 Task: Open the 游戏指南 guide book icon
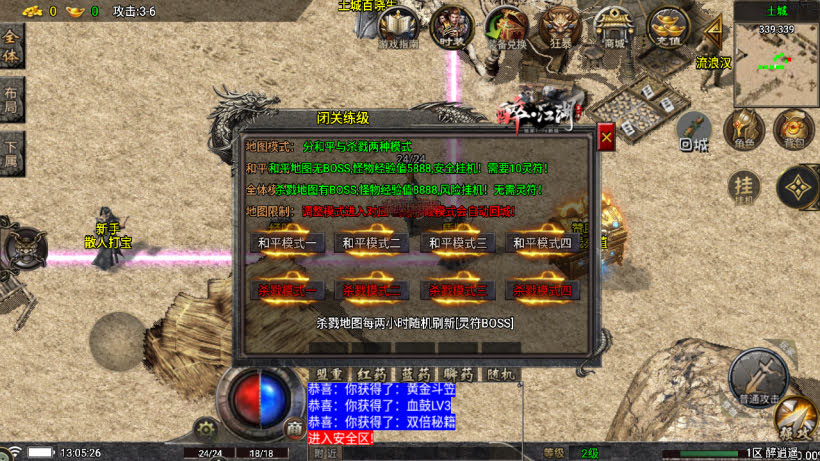(x=396, y=27)
